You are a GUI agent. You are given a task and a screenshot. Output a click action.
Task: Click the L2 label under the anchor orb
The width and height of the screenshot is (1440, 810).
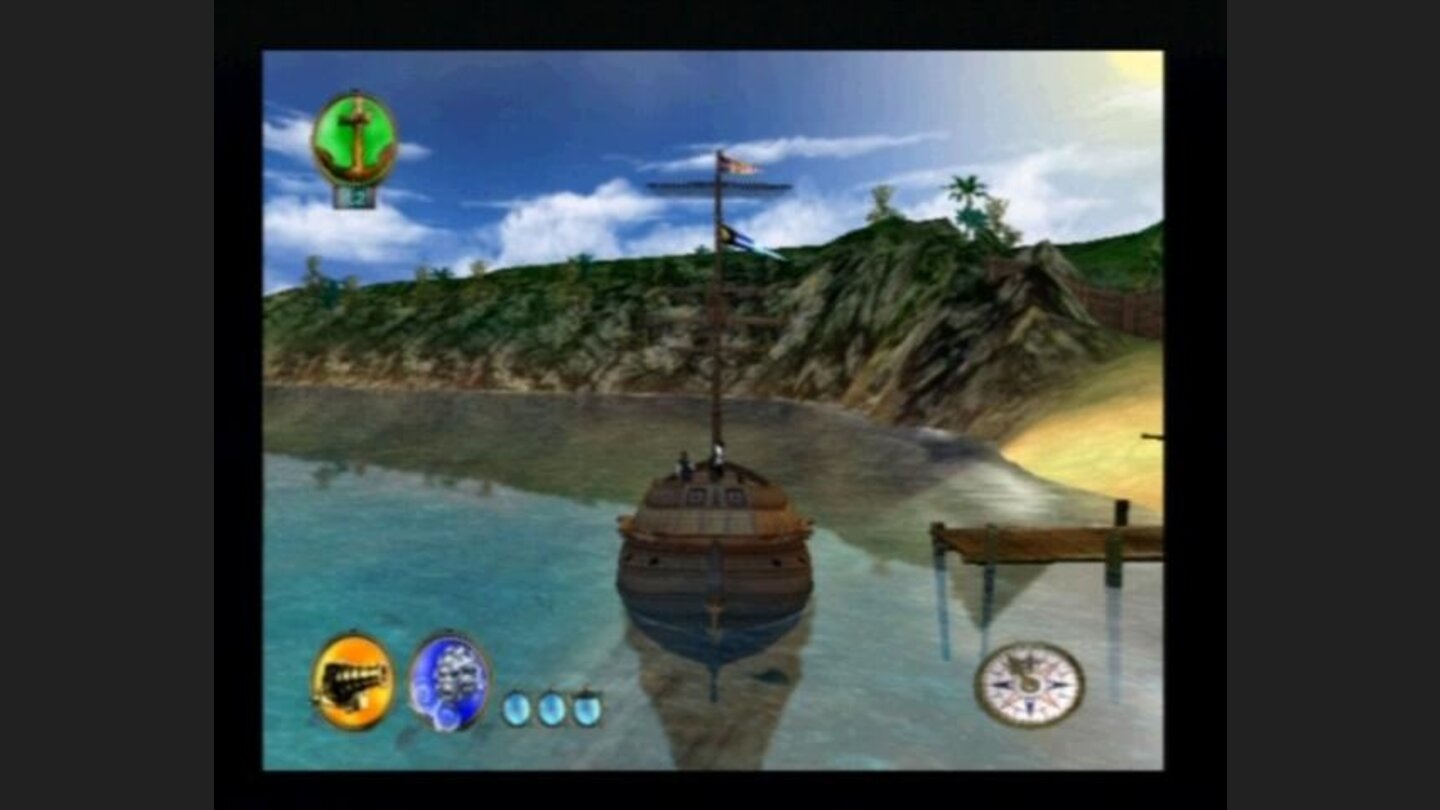pos(356,198)
